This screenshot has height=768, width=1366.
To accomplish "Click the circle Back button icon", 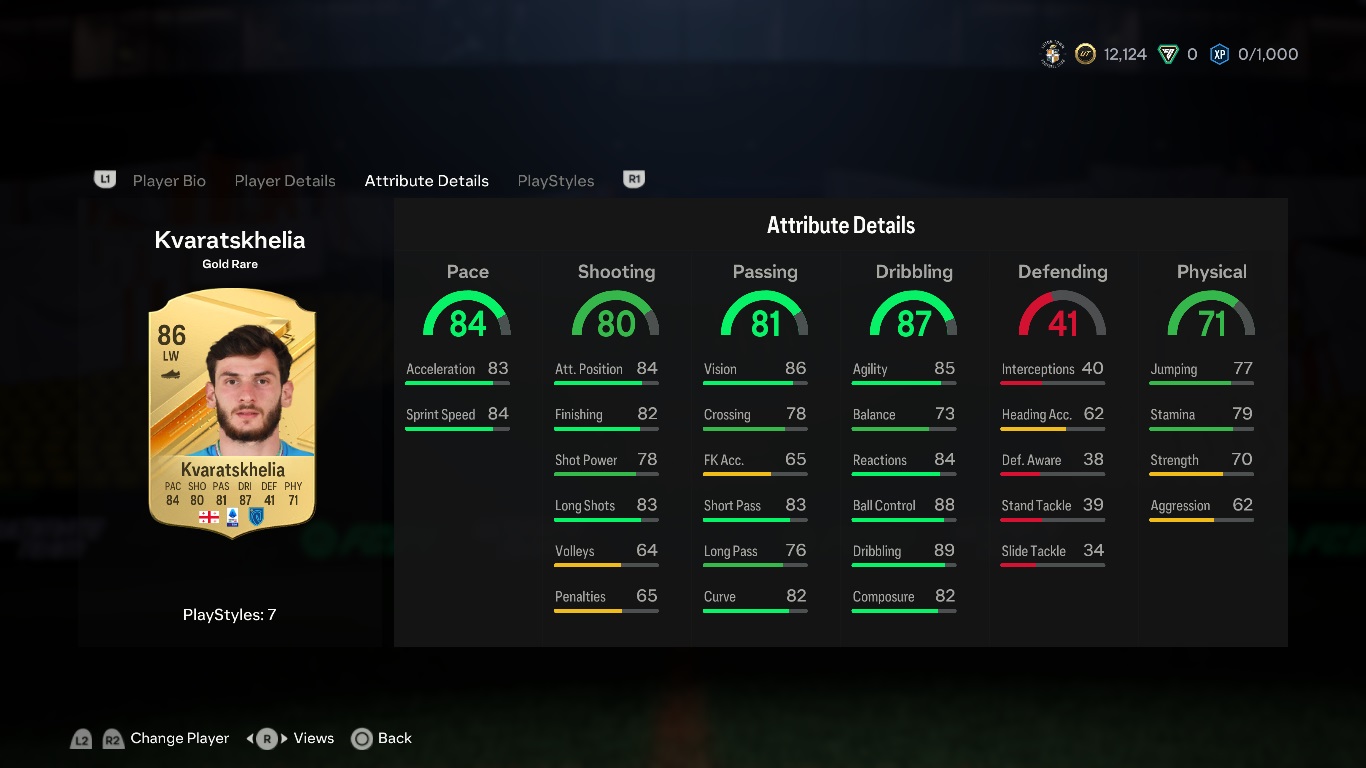I will coord(362,738).
